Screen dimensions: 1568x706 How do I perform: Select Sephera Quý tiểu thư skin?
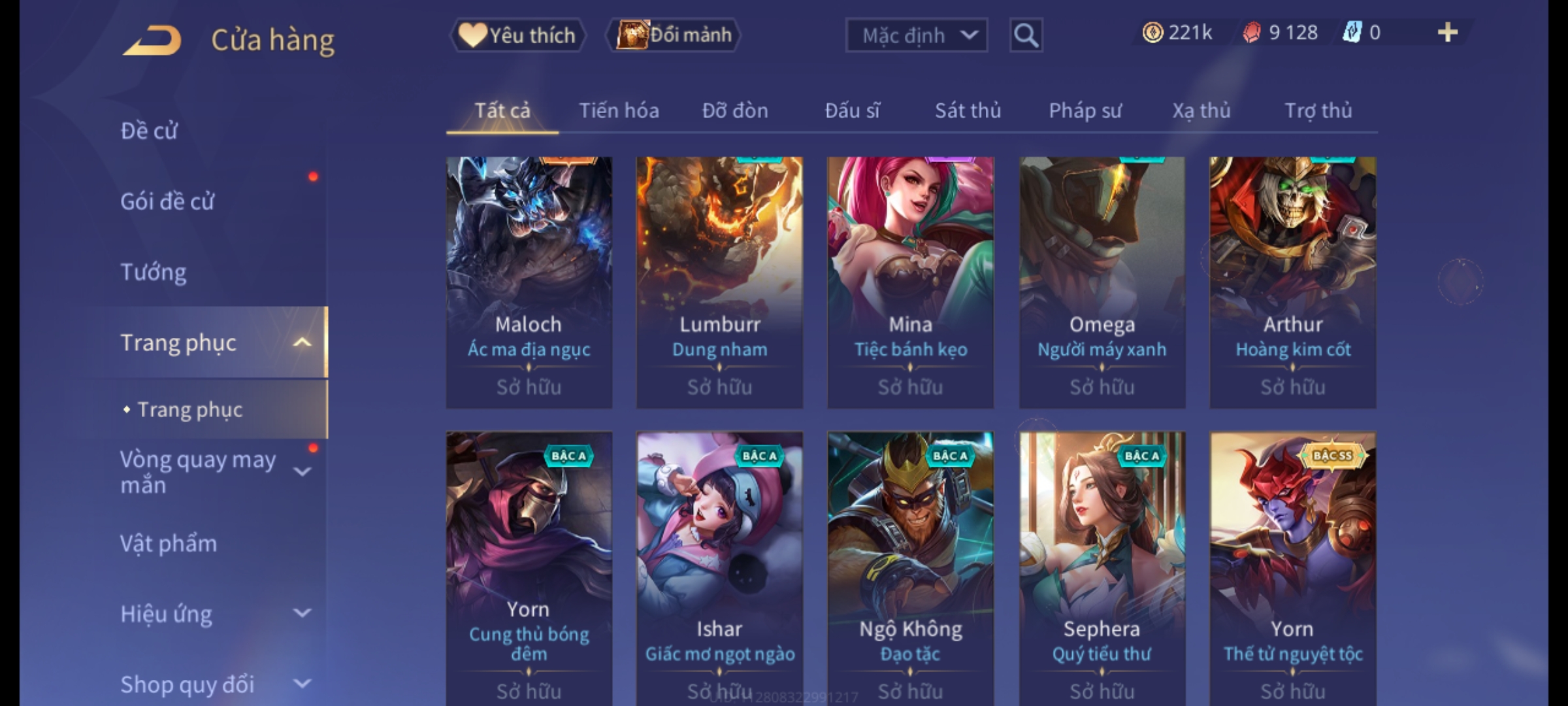coord(1102,562)
